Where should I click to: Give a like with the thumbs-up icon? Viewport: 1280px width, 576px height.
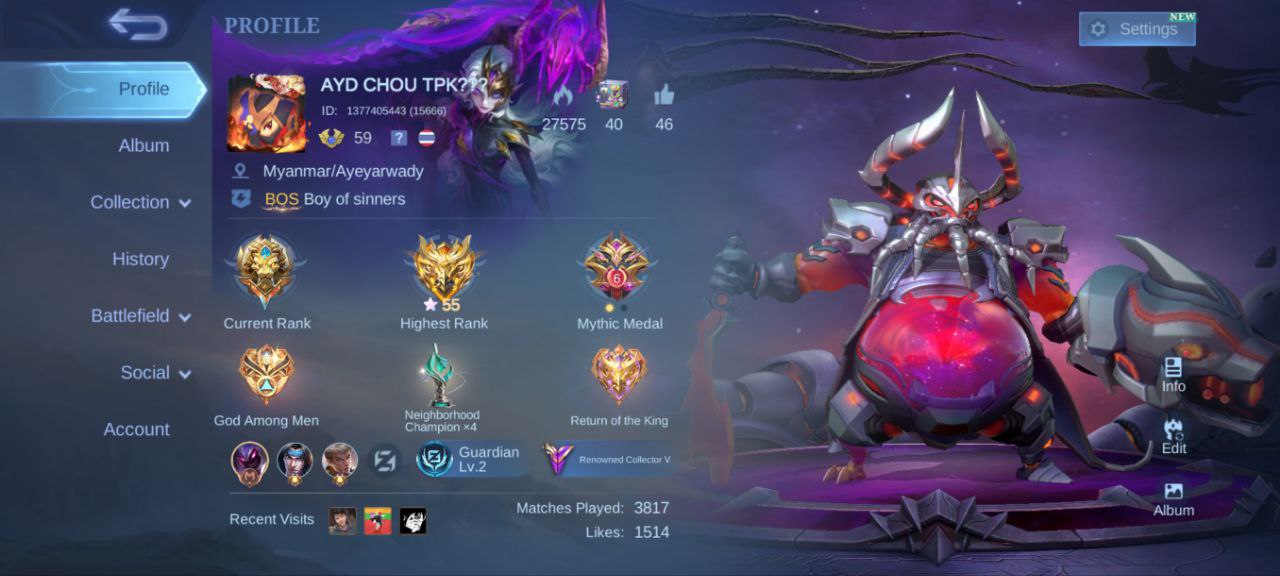(x=664, y=97)
